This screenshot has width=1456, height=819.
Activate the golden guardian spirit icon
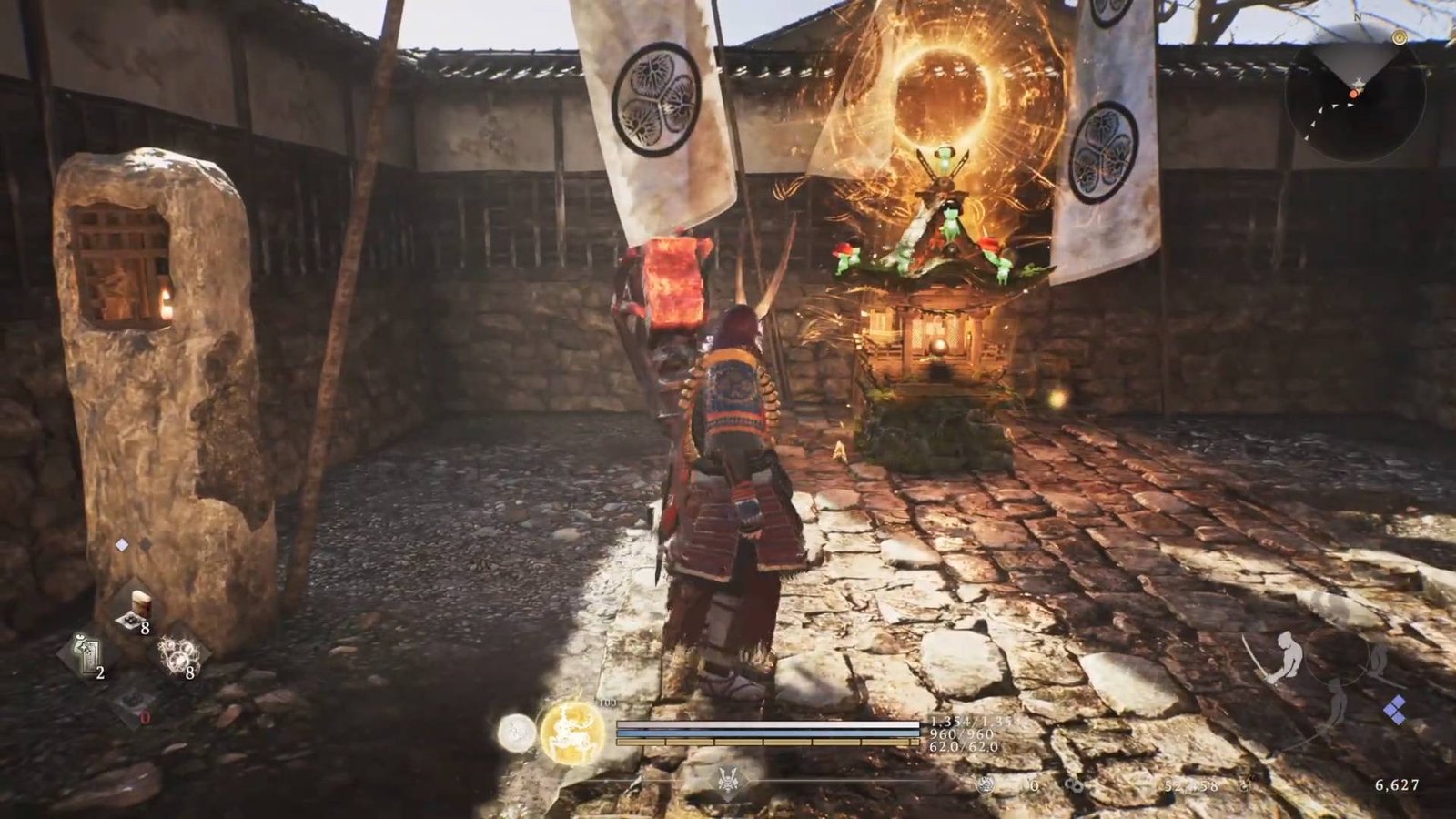[571, 732]
